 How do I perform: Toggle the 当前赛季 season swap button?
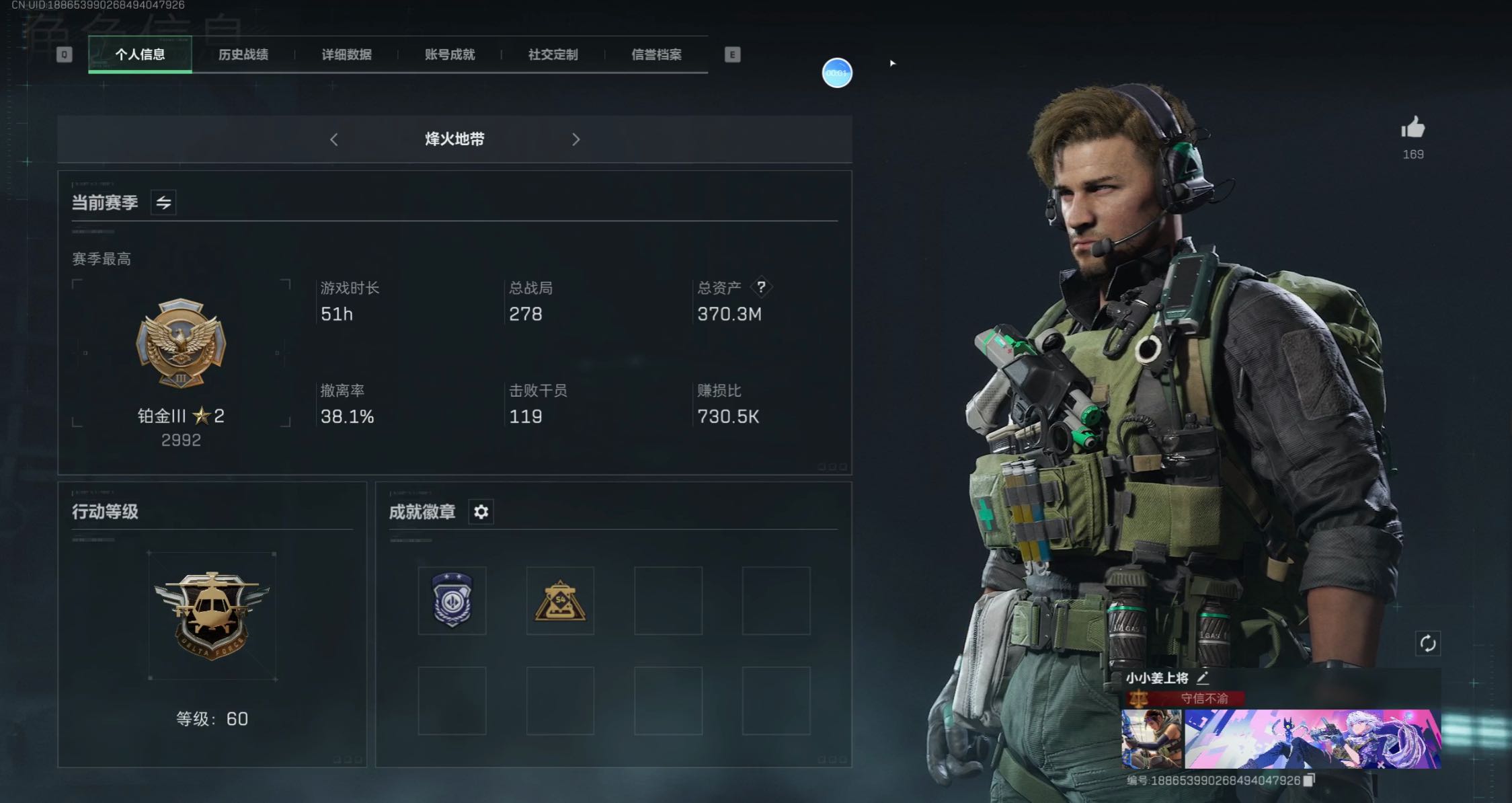pos(163,202)
